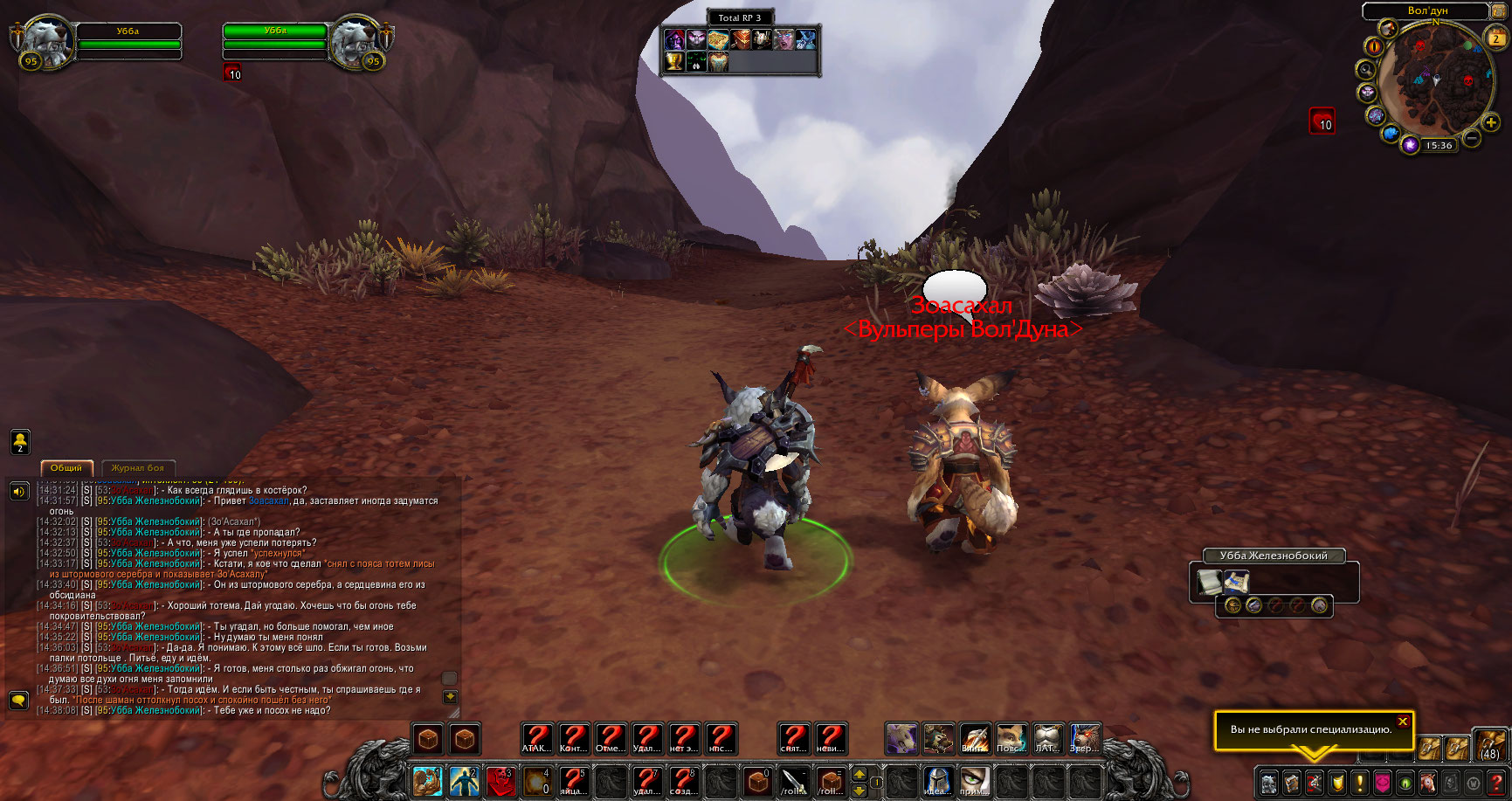Screen dimensions: 1512x801
Task: Use the red skull ability in slot 3
Action: point(501,781)
